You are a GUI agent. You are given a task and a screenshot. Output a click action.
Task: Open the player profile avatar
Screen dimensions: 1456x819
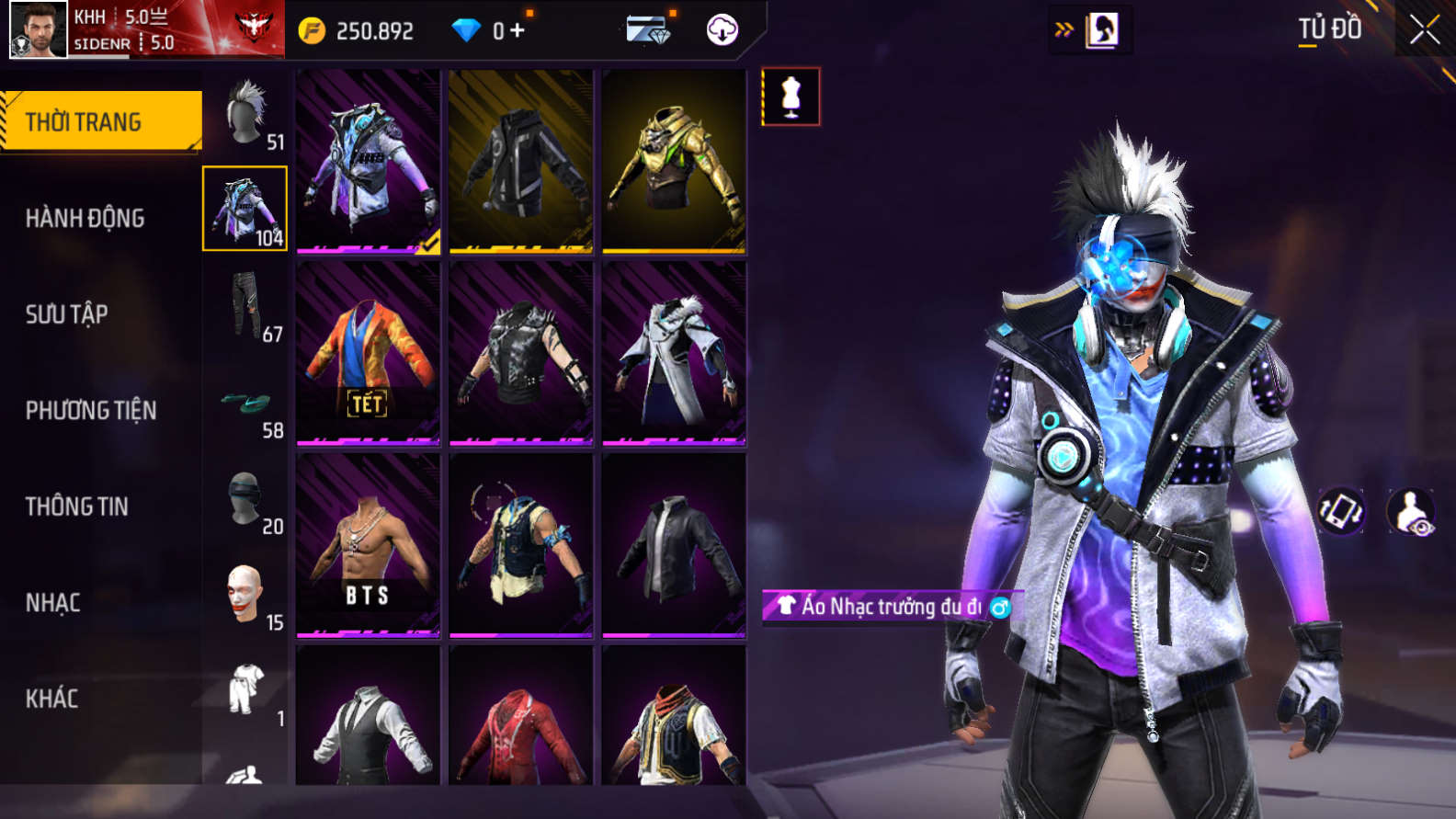click(38, 29)
